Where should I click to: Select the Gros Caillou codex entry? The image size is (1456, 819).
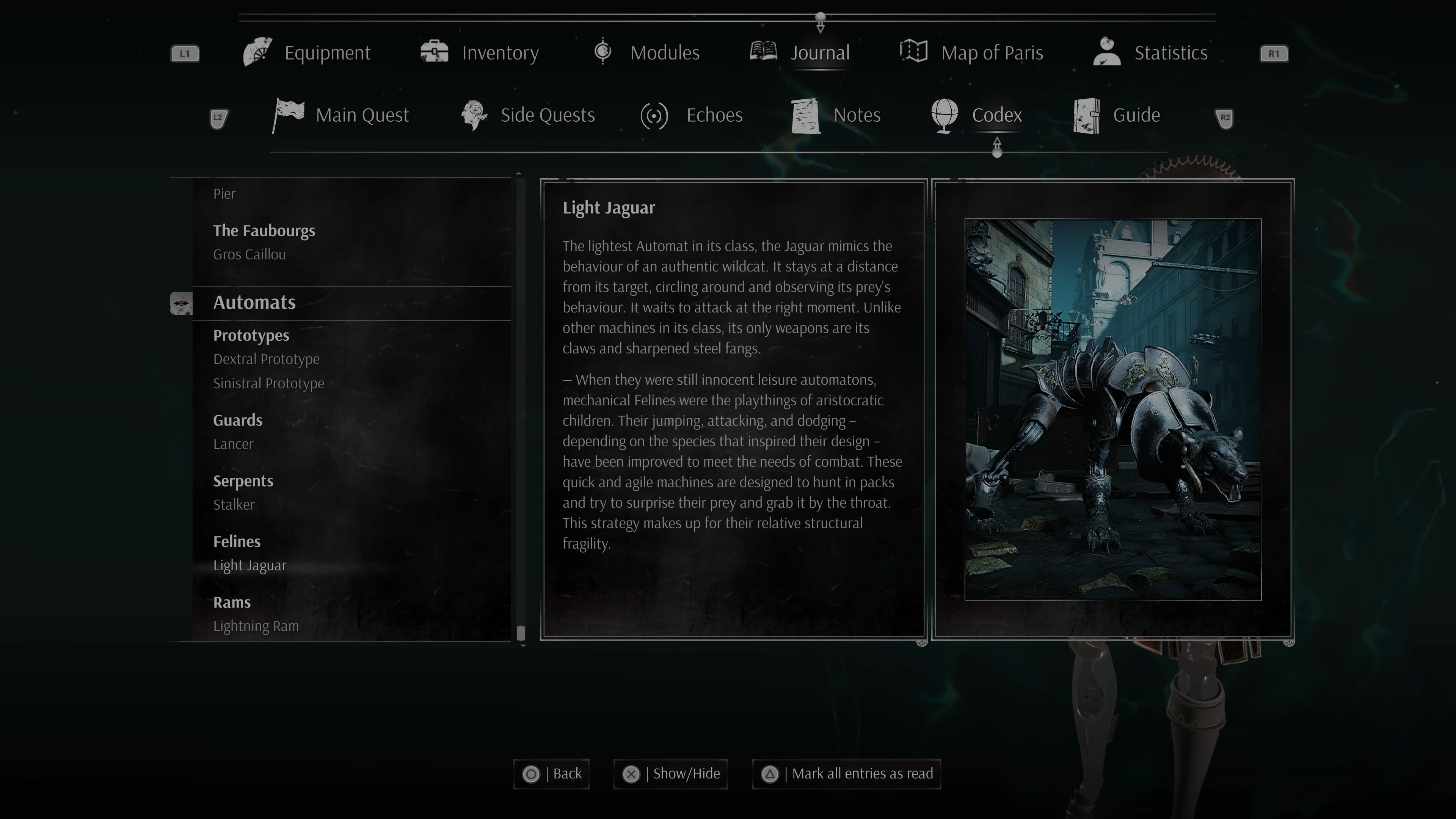249,254
